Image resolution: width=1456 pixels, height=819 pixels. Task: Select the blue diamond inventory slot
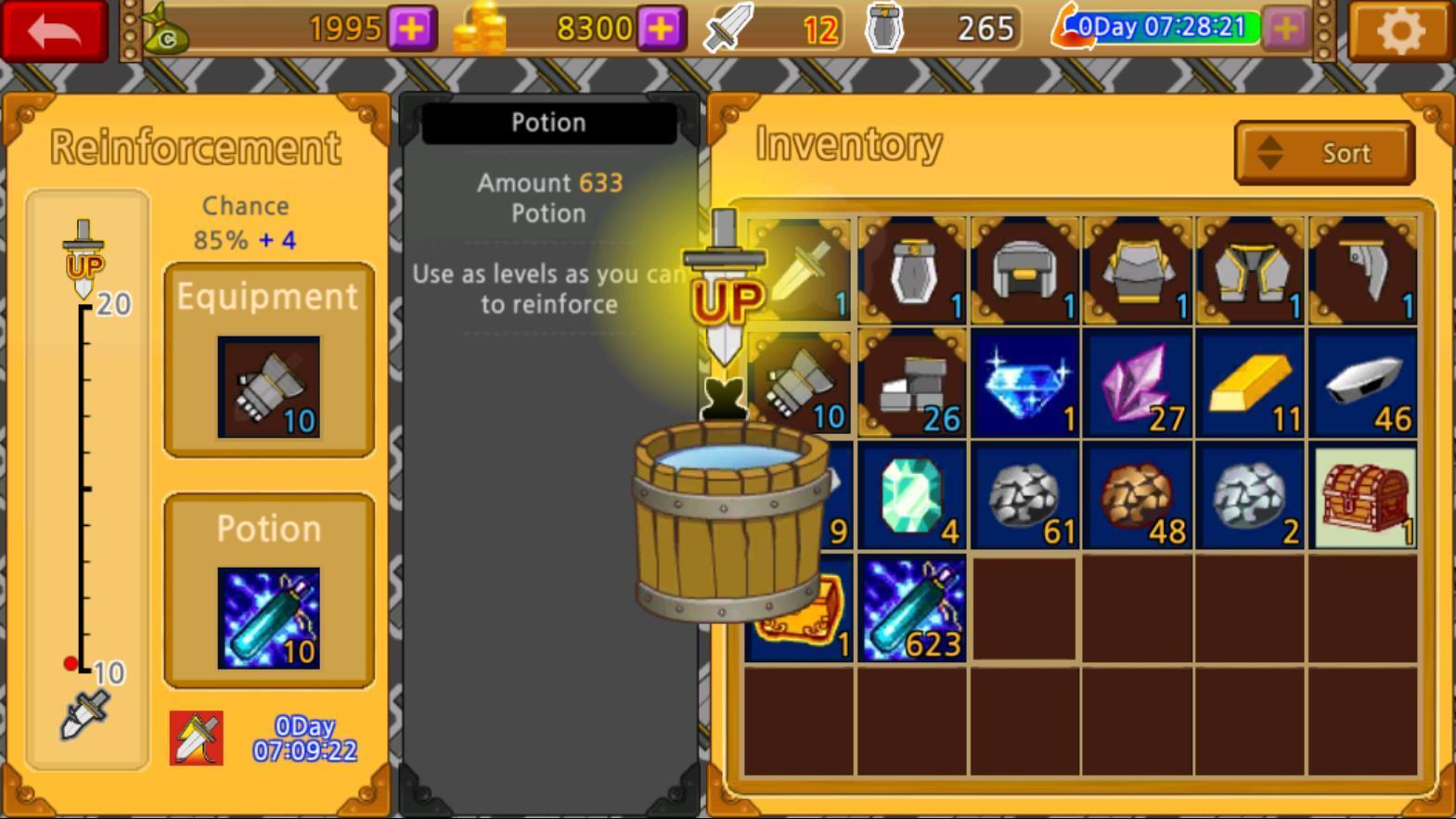pyautogui.click(x=1025, y=383)
